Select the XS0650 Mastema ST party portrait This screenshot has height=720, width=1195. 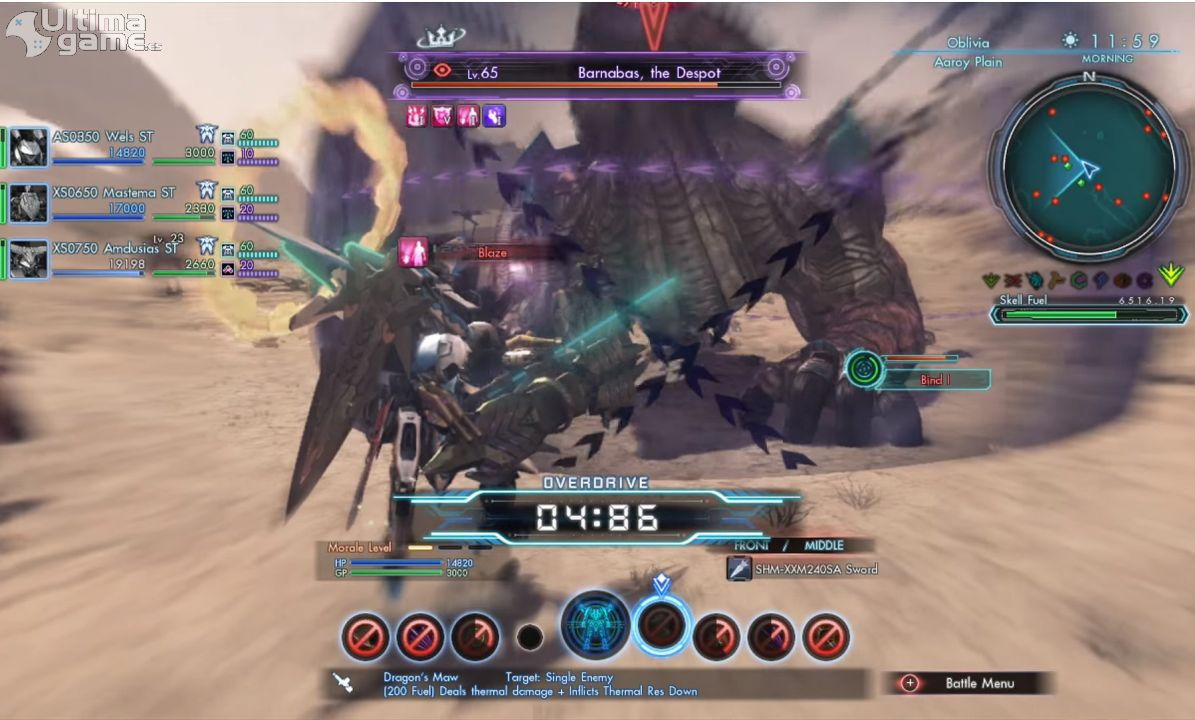click(x=29, y=203)
